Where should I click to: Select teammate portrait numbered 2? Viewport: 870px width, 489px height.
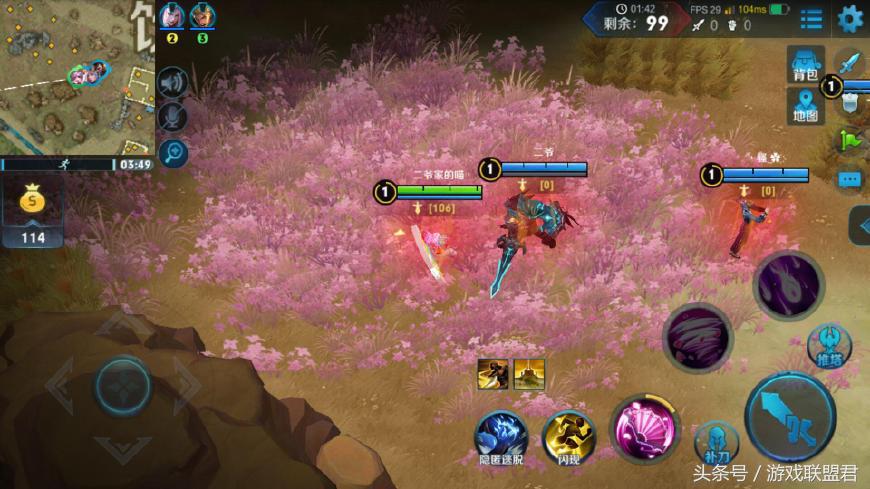172,18
